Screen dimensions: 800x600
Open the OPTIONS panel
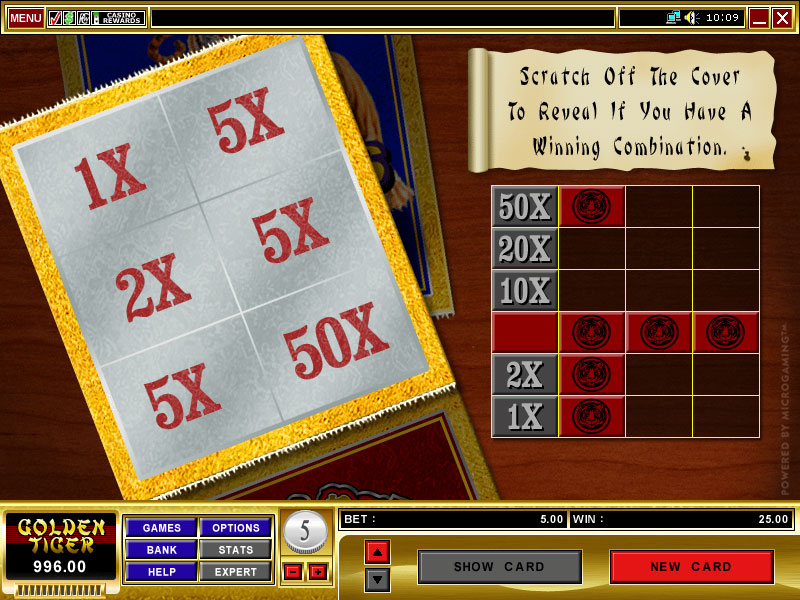(x=236, y=528)
